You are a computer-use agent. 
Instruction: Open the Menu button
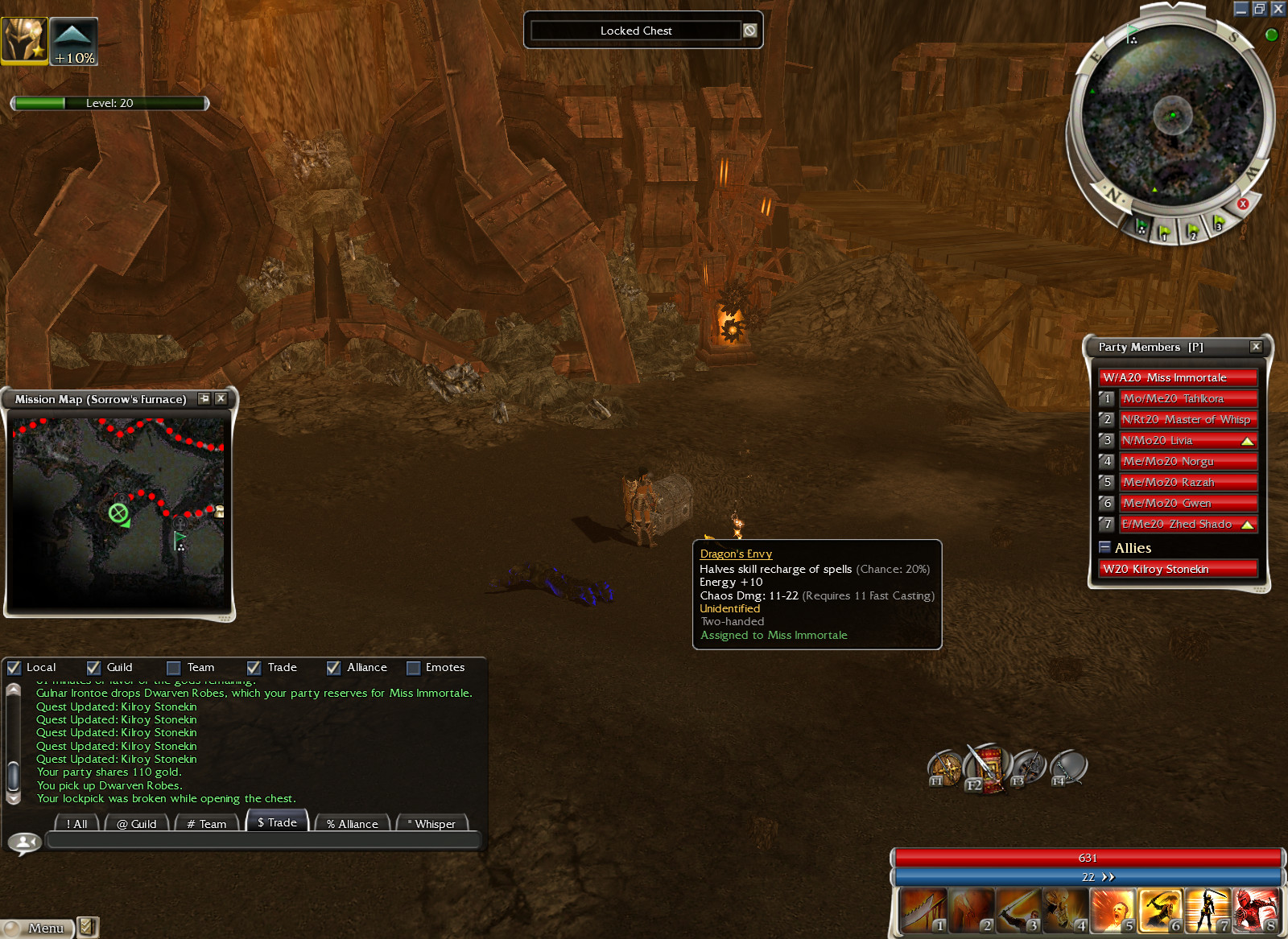pos(38,928)
